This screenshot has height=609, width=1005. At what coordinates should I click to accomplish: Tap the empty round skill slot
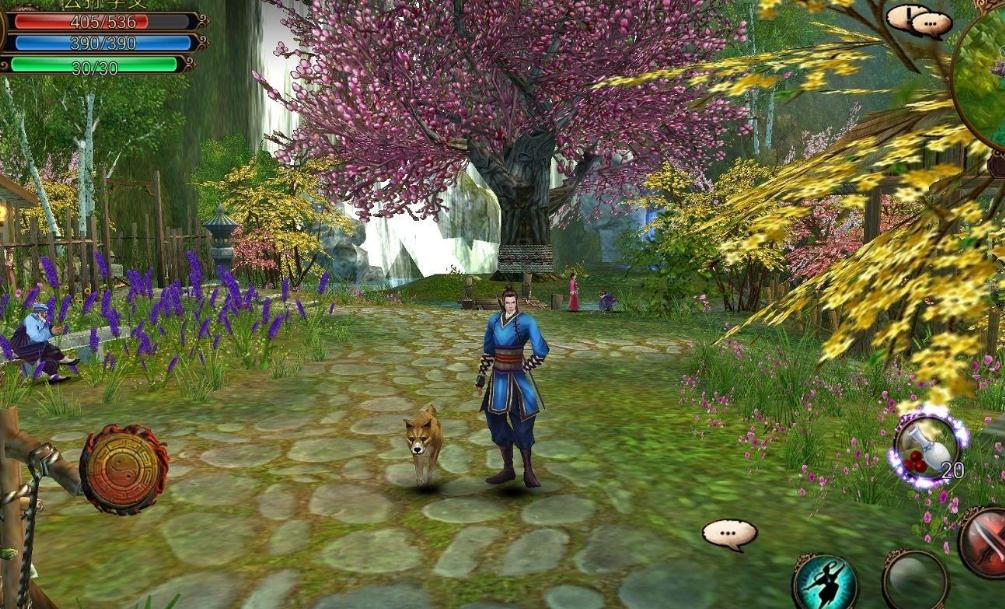pos(914,580)
